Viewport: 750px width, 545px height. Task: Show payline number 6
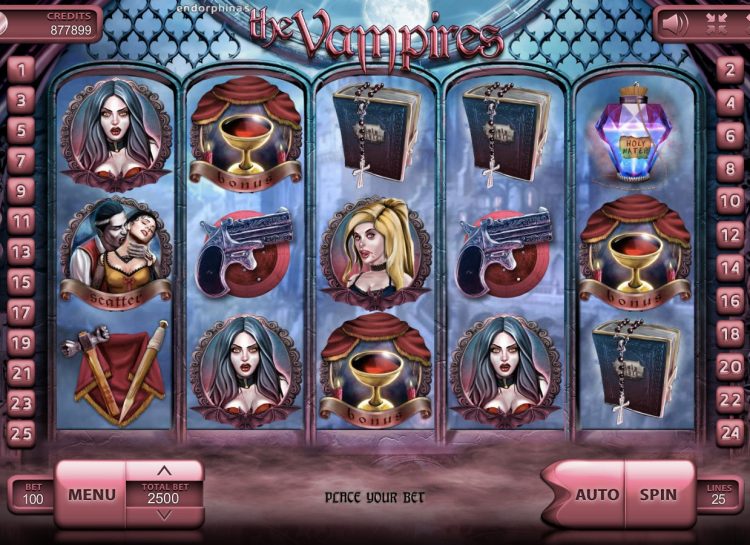coord(729,130)
